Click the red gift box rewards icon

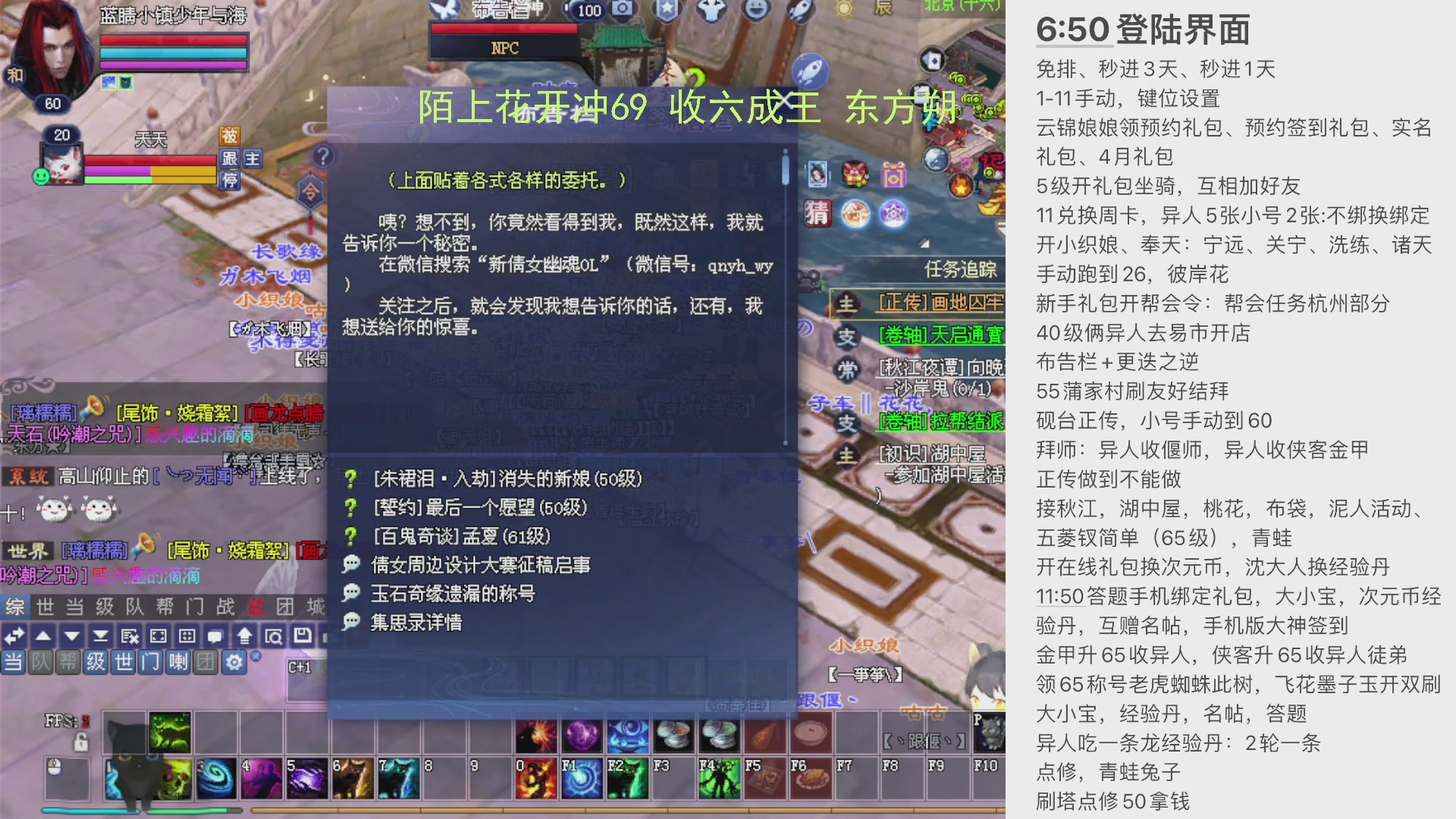854,174
